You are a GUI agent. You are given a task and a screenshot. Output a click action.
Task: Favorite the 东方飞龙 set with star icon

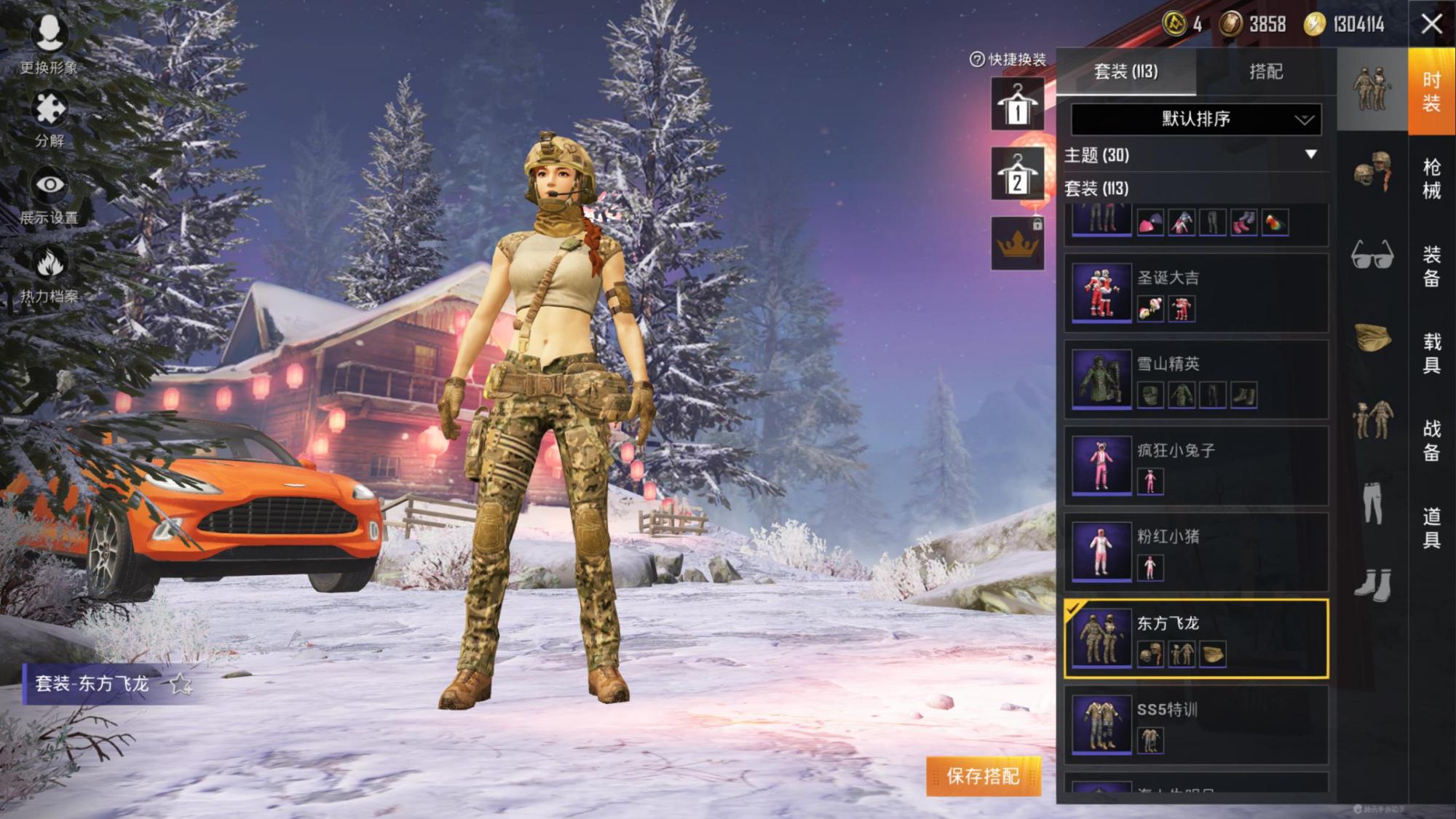point(180,684)
